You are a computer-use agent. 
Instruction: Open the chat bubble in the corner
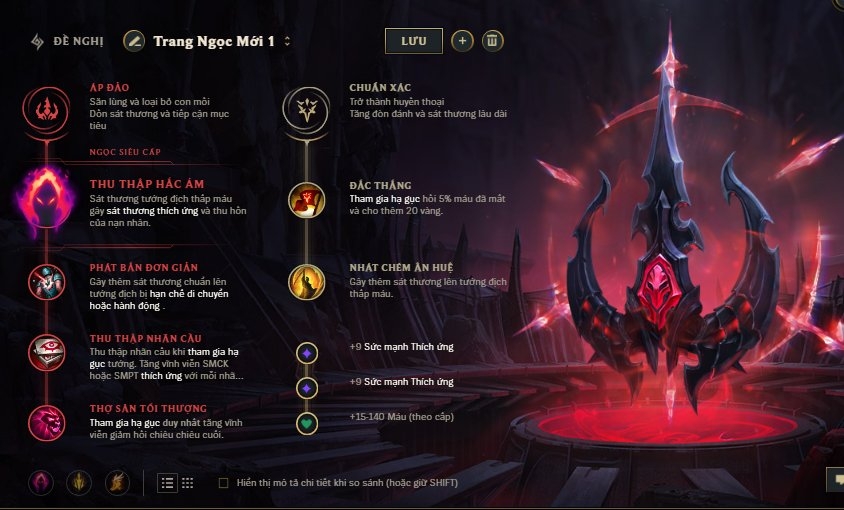(x=834, y=480)
